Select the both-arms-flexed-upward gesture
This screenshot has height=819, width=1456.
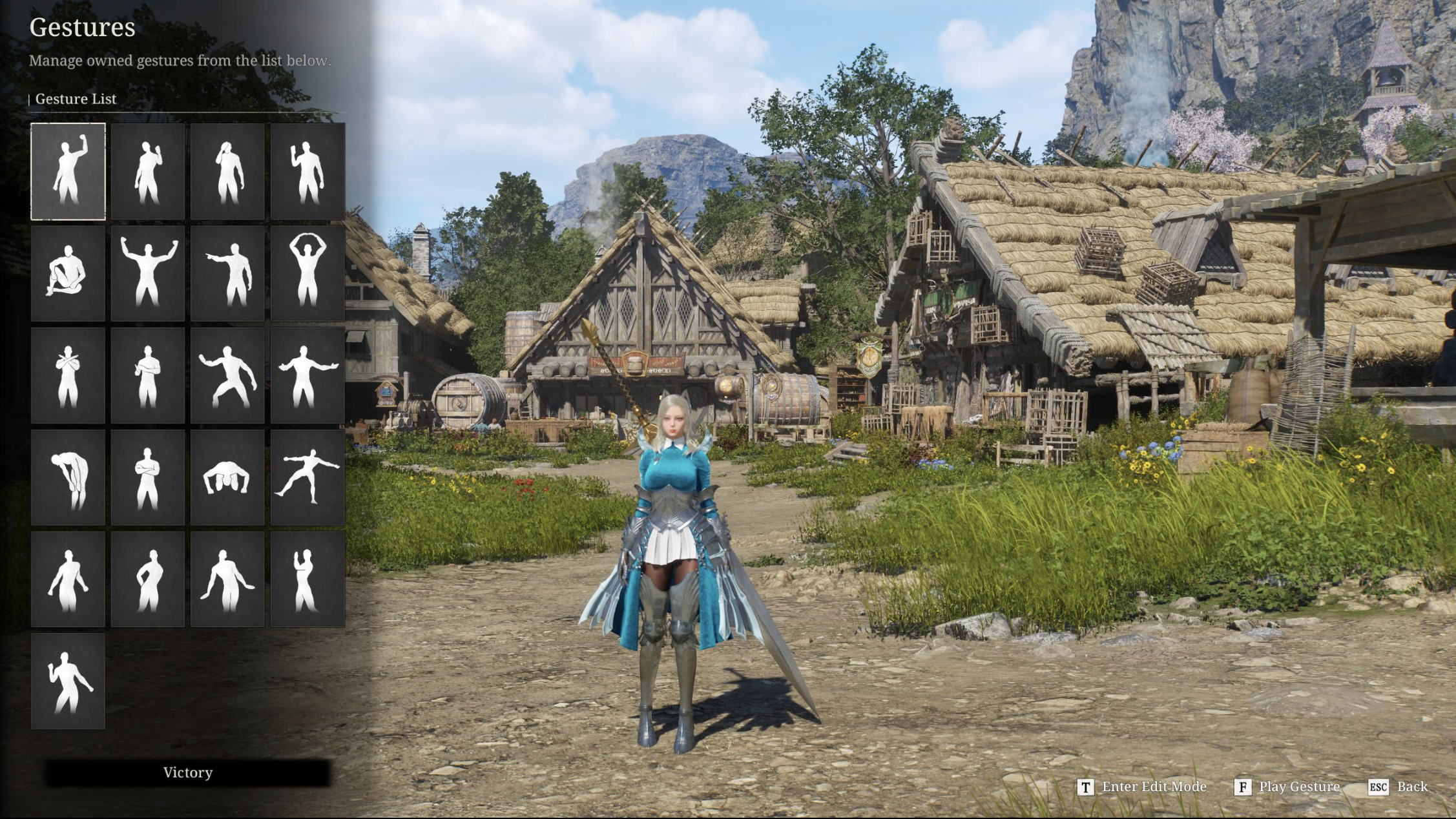click(148, 273)
